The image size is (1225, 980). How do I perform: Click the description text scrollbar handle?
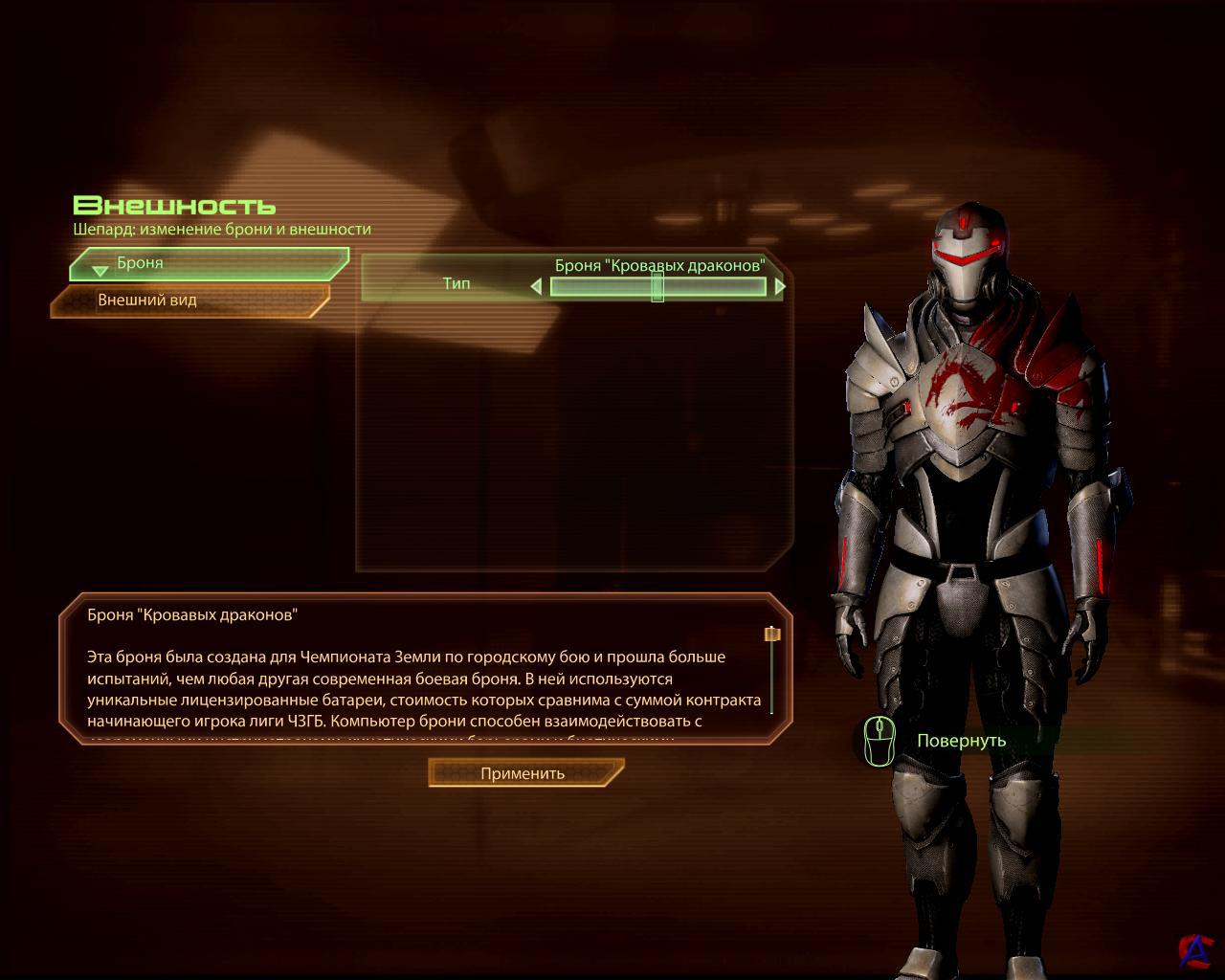click(772, 634)
